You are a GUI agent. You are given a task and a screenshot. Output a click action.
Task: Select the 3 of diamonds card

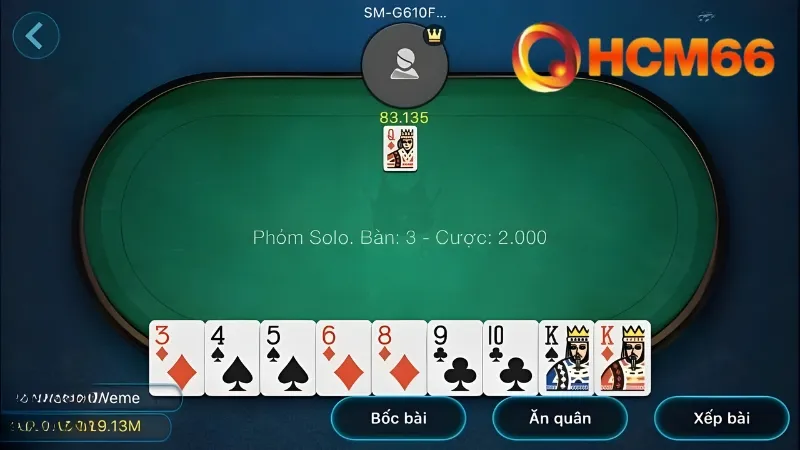pyautogui.click(x=176, y=358)
